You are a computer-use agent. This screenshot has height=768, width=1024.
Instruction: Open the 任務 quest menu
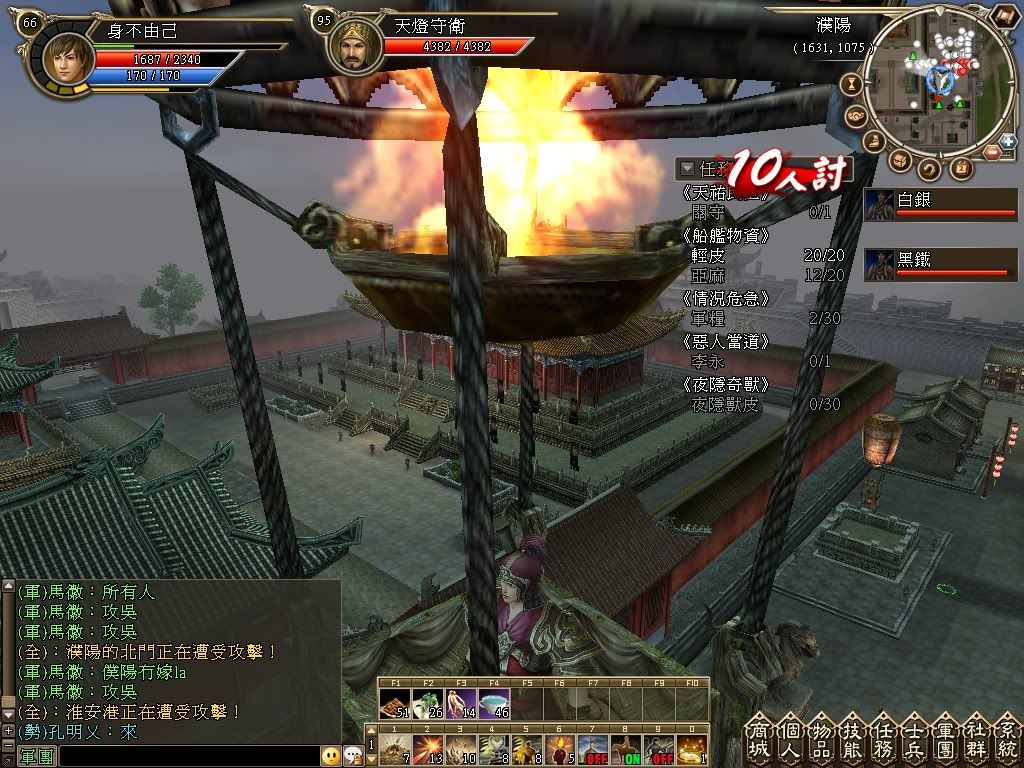[884, 743]
